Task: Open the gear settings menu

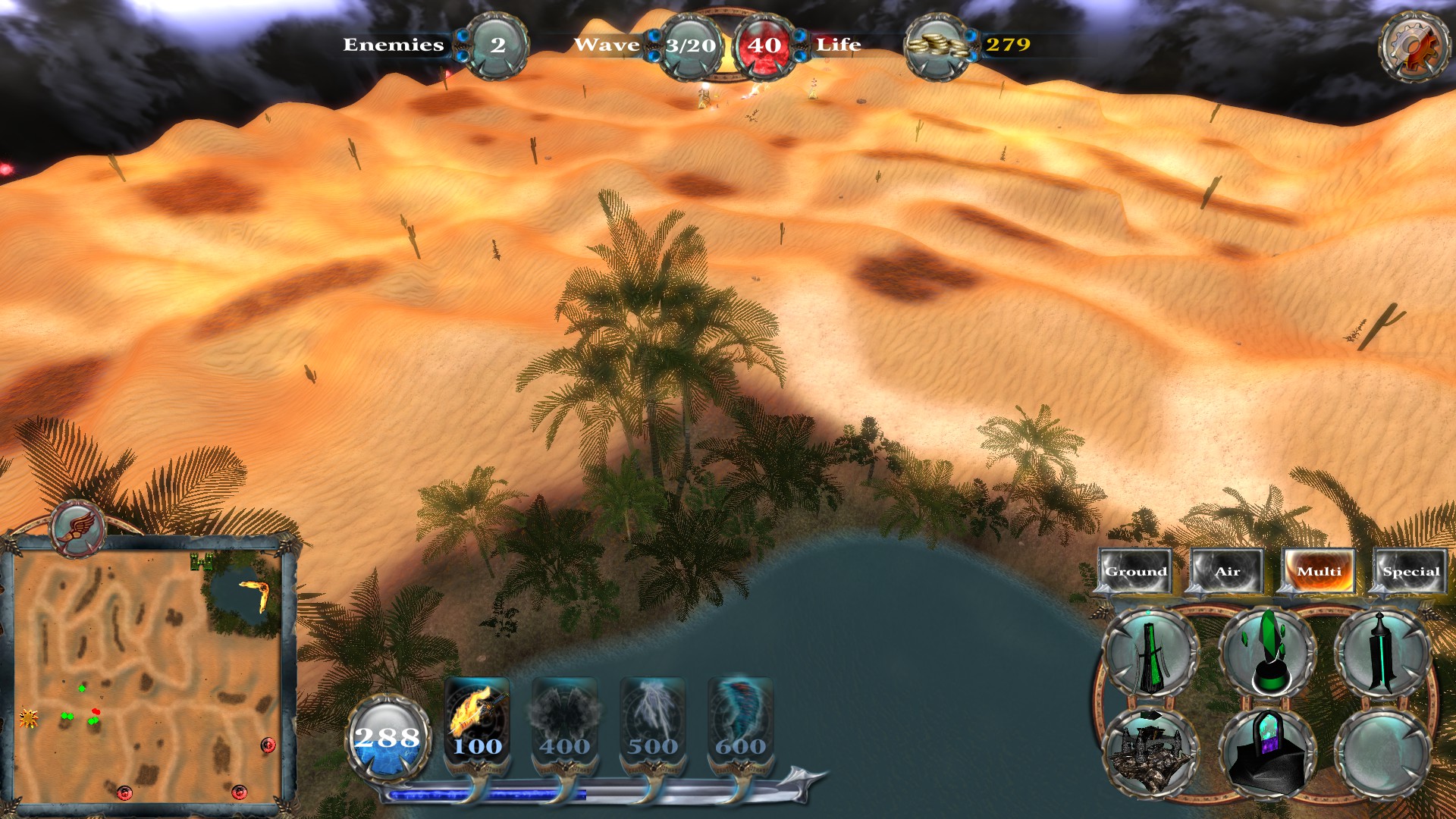Action: click(1411, 47)
